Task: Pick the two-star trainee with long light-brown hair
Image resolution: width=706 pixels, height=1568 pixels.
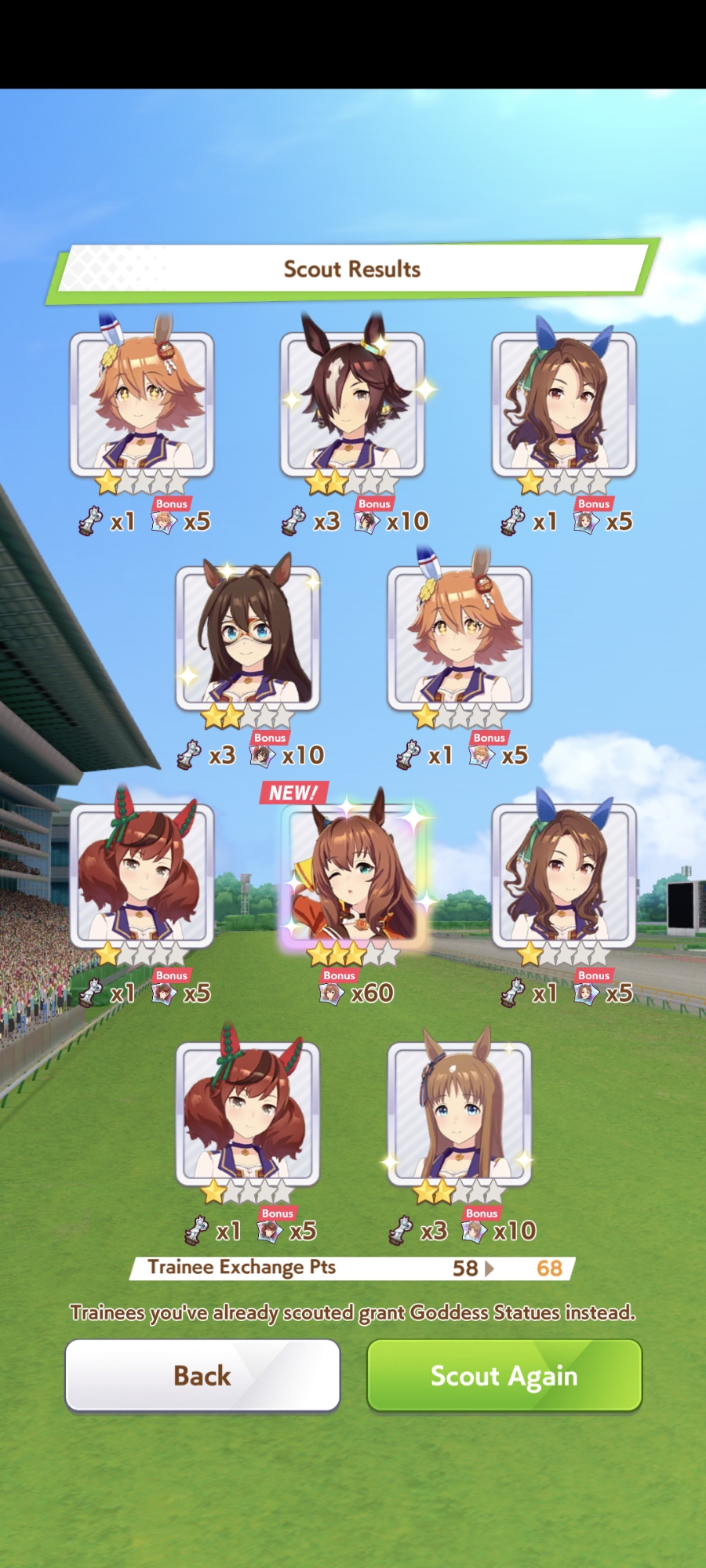Action: click(x=459, y=1113)
